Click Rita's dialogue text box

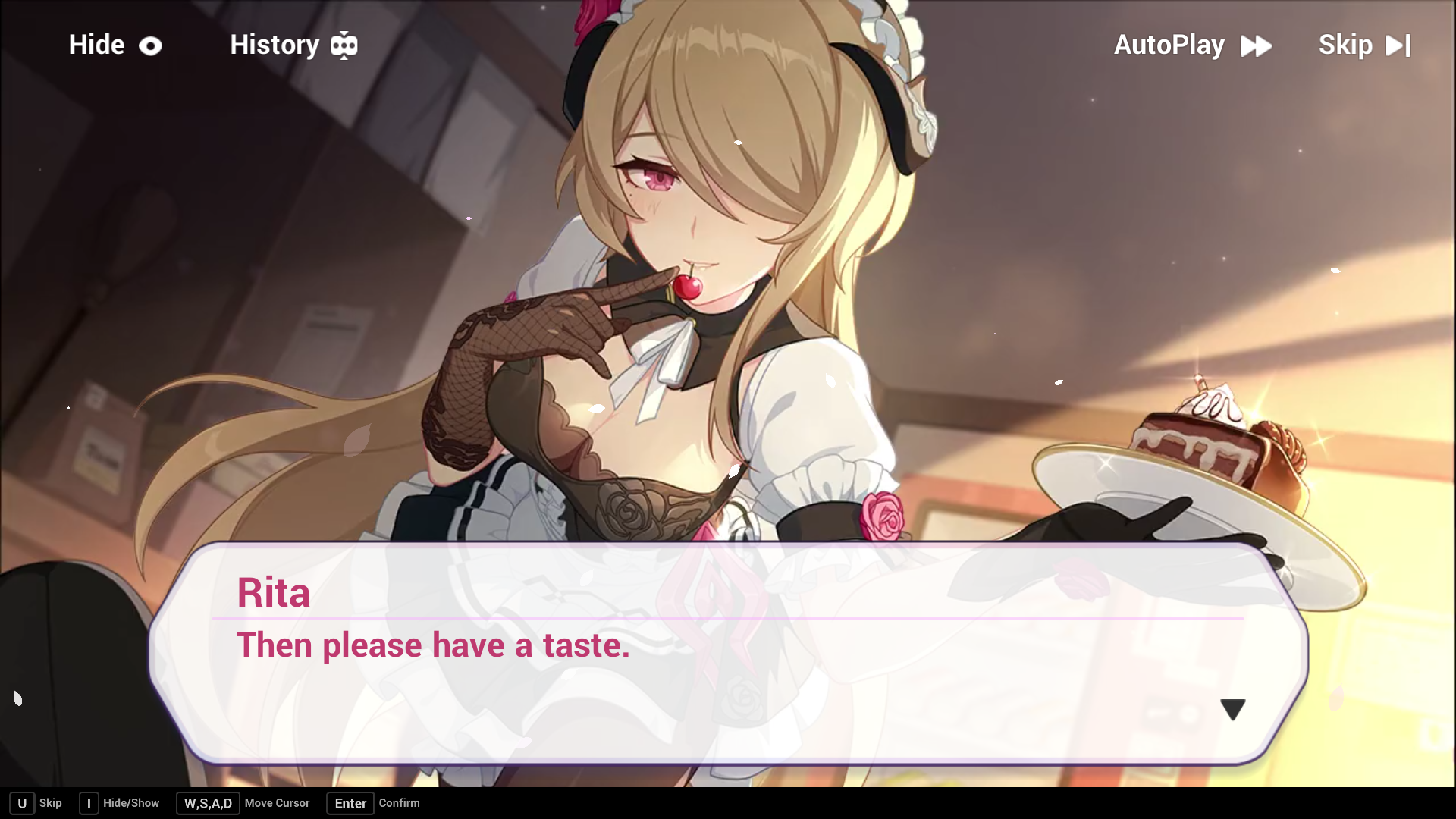click(432, 646)
